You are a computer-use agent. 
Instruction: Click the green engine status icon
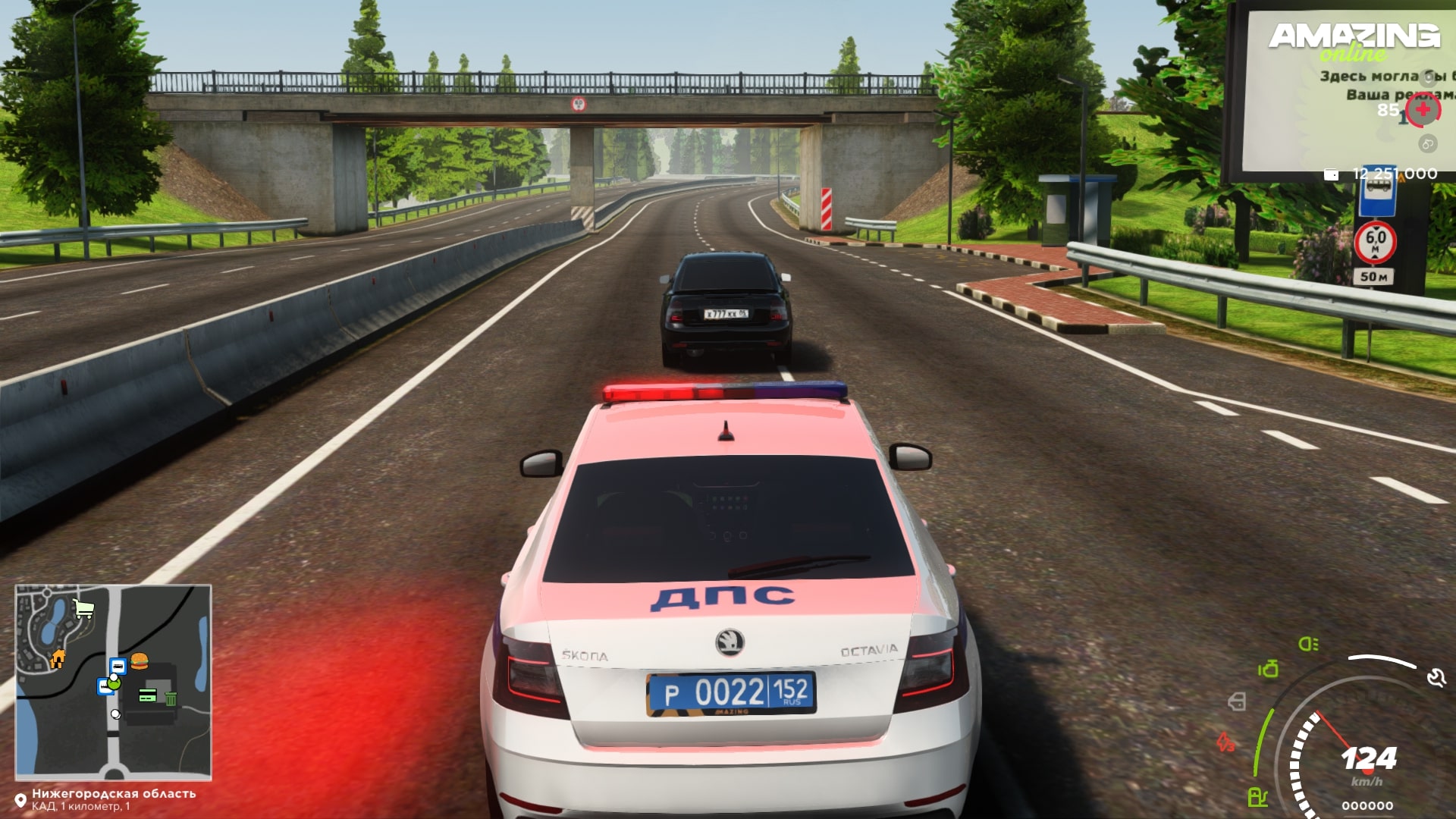(x=1268, y=669)
